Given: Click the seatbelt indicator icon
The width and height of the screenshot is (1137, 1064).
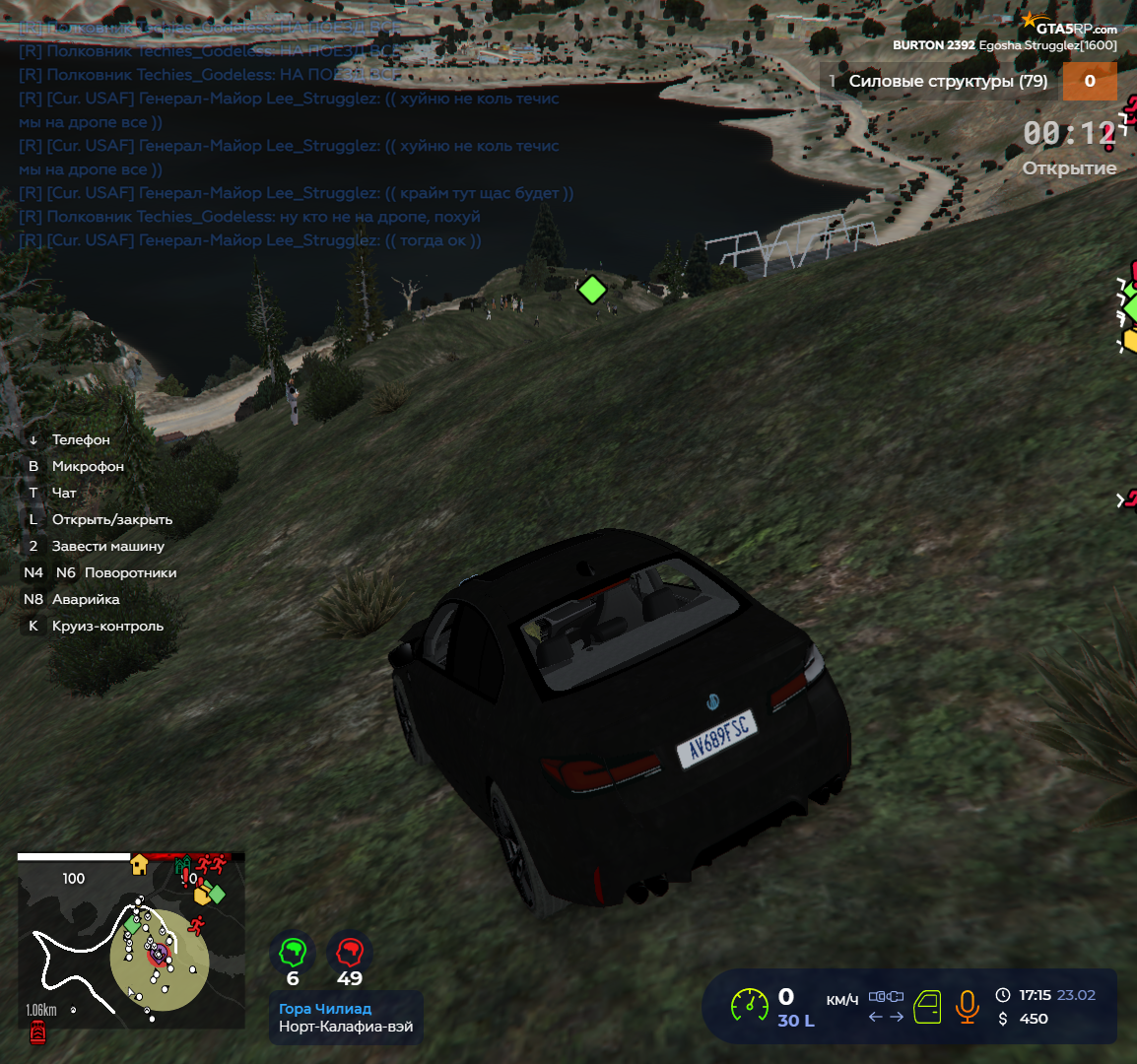Looking at the screenshot, I should tap(886, 996).
